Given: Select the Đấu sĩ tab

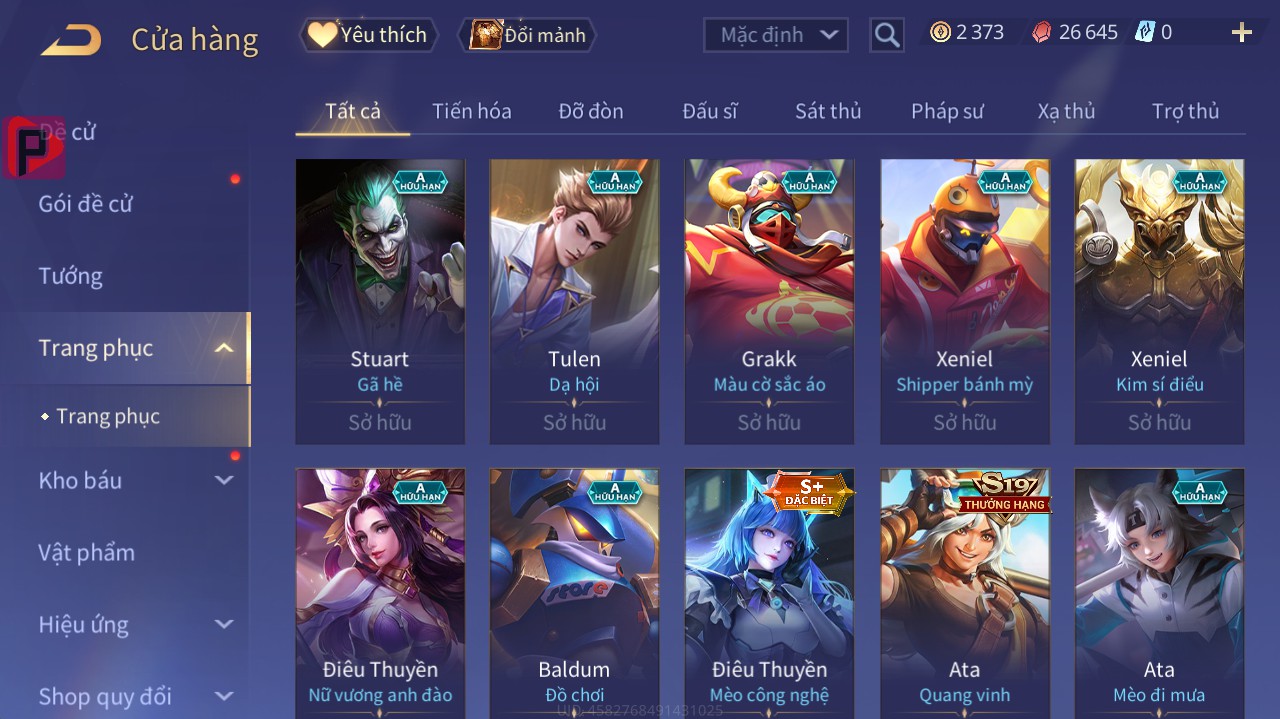Looking at the screenshot, I should 709,111.
